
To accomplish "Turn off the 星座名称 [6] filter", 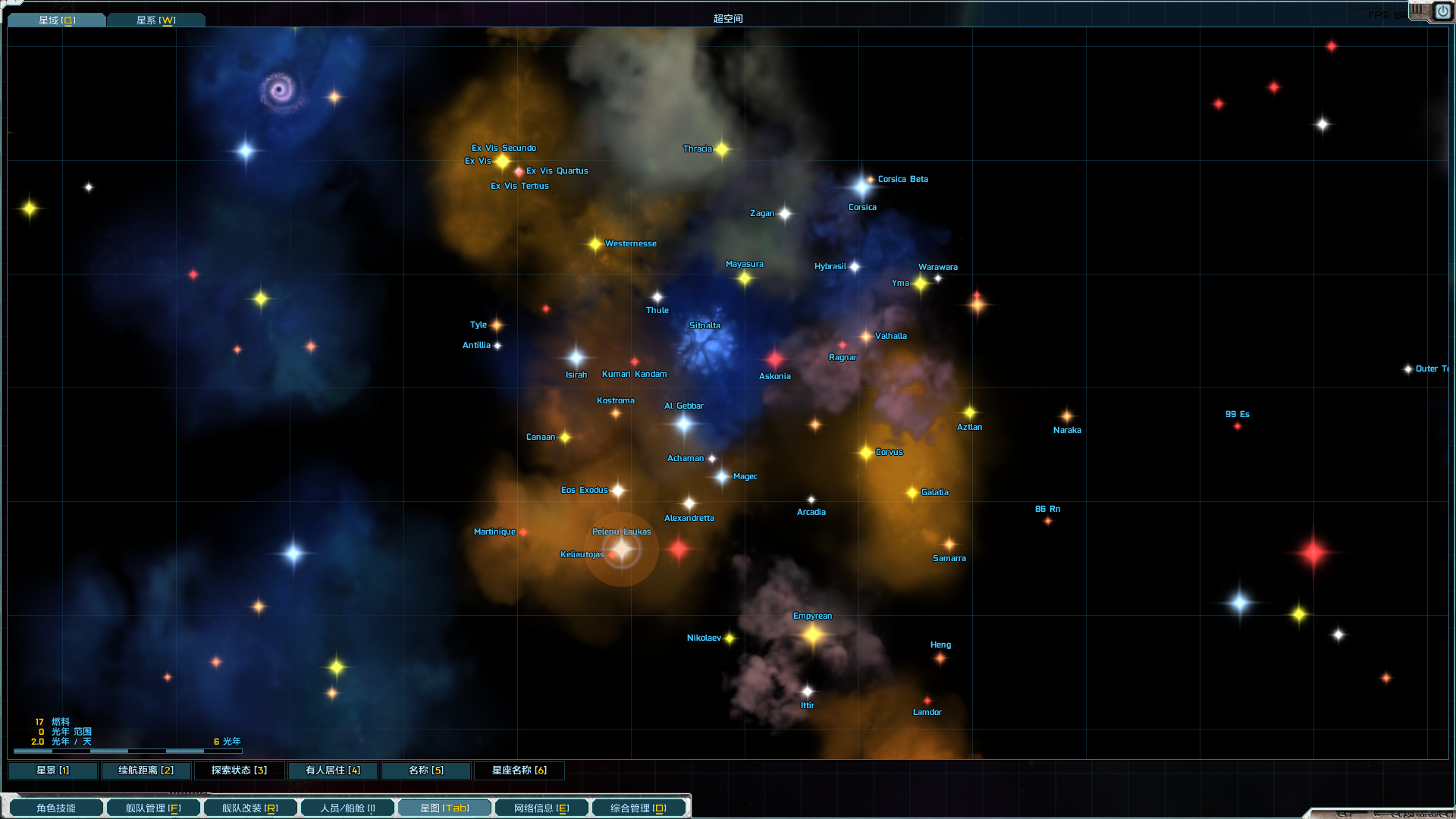I will [x=519, y=770].
